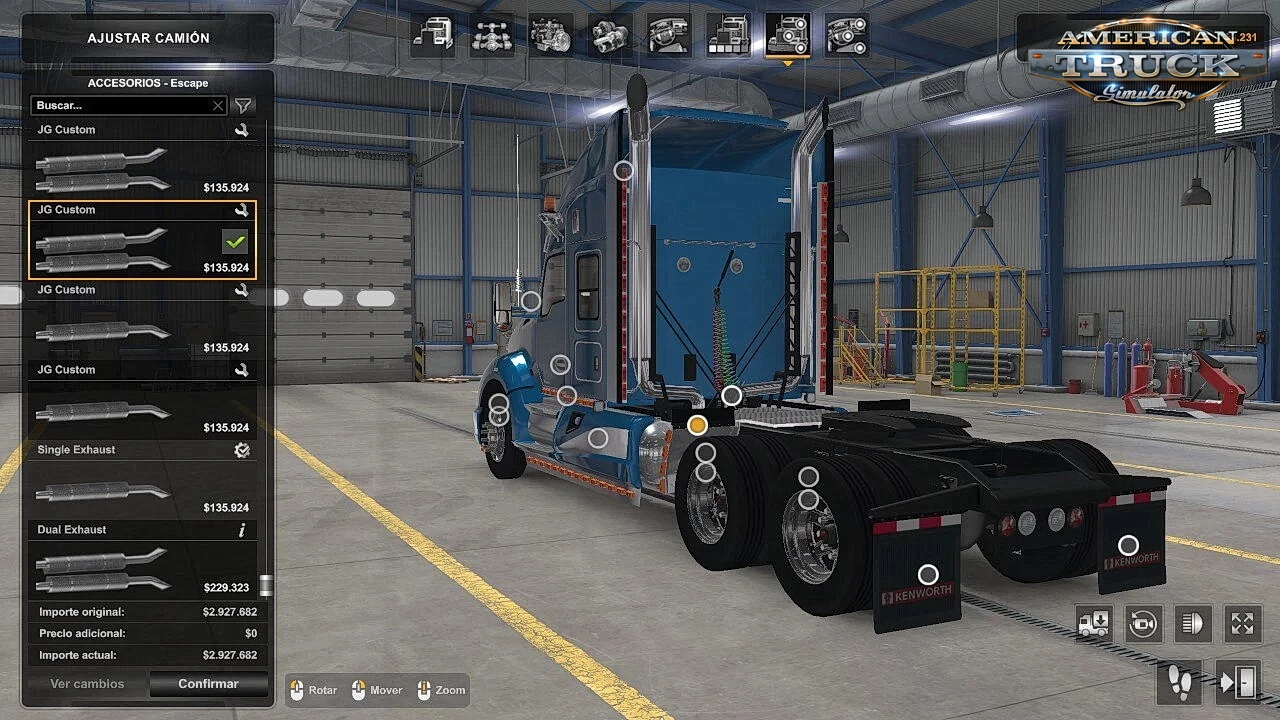This screenshot has width=1280, height=720.
Task: Switch to the chassis category tab
Action: (491, 36)
